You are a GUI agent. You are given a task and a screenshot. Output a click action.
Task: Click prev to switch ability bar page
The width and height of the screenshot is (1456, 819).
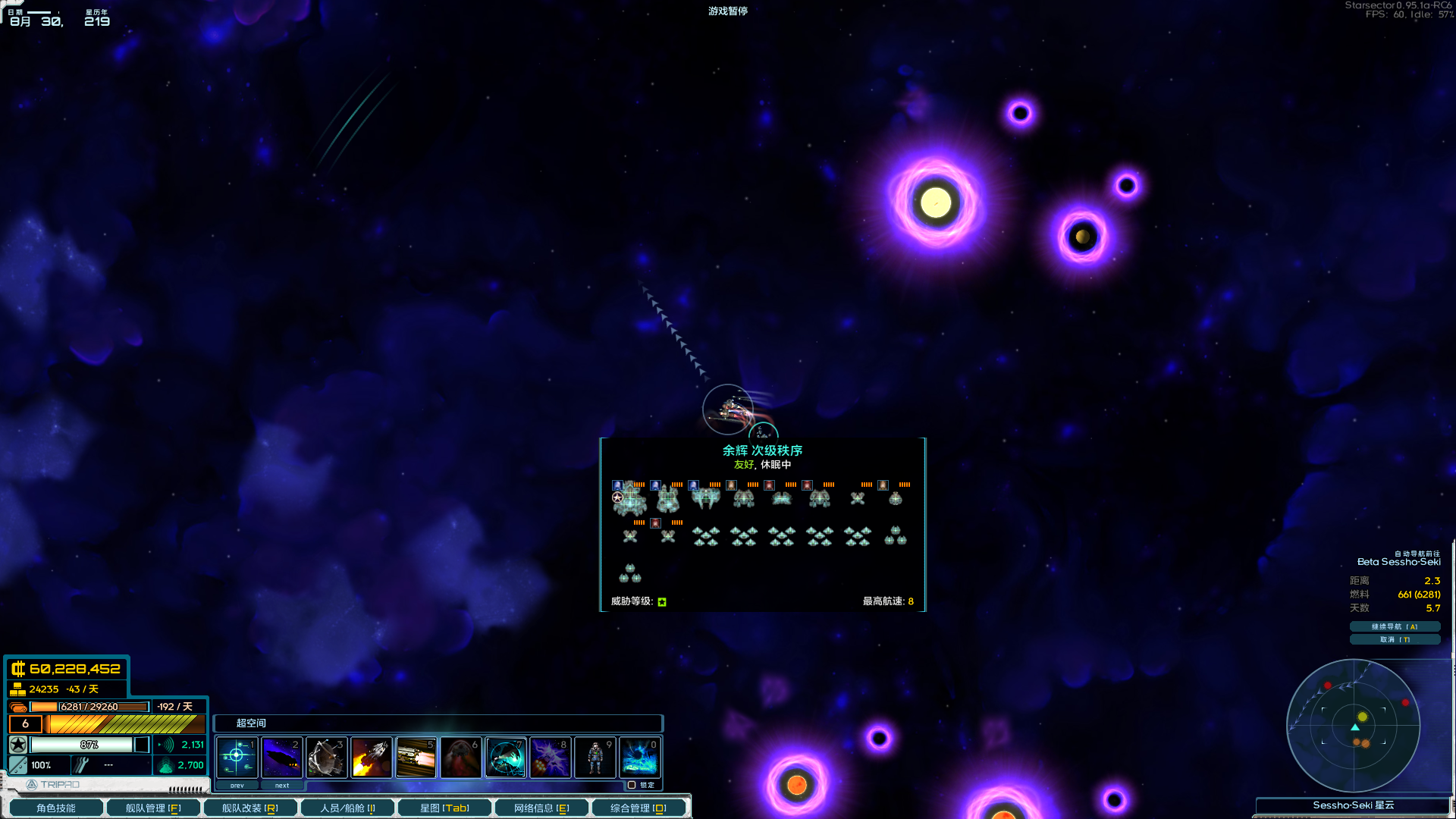point(237,785)
